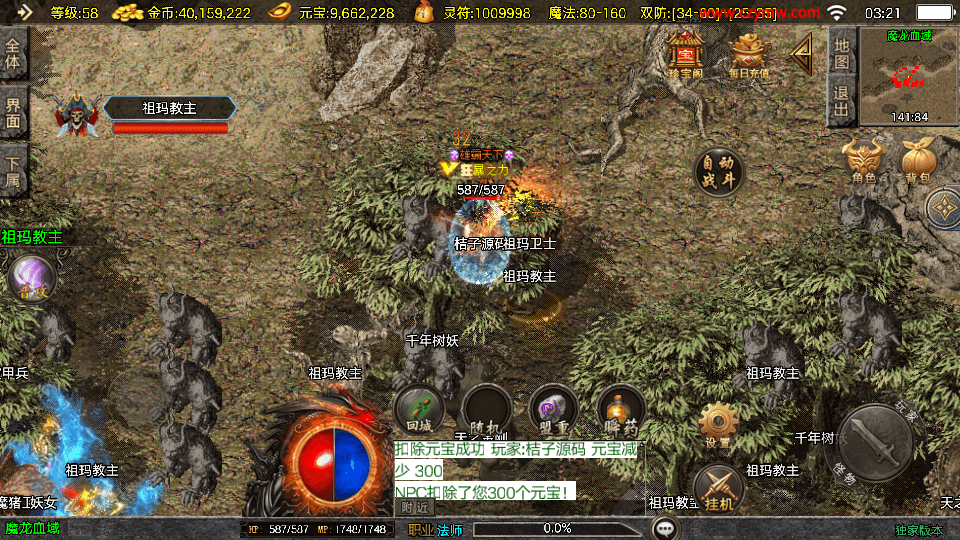
Task: Use the 回城 return scroll
Action: click(x=419, y=410)
